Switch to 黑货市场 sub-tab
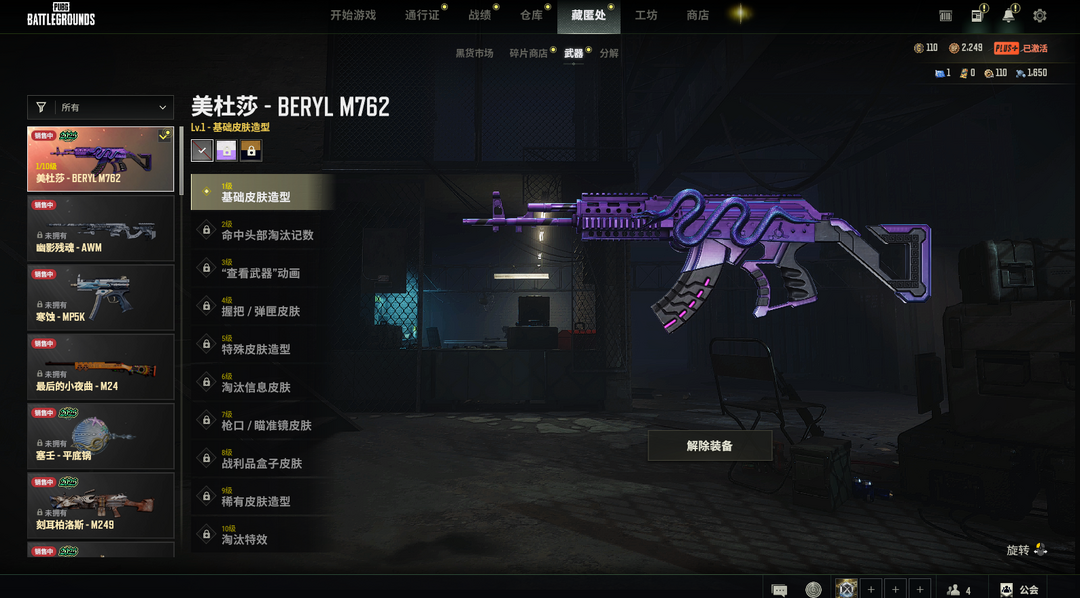The image size is (1080, 598). [474, 53]
